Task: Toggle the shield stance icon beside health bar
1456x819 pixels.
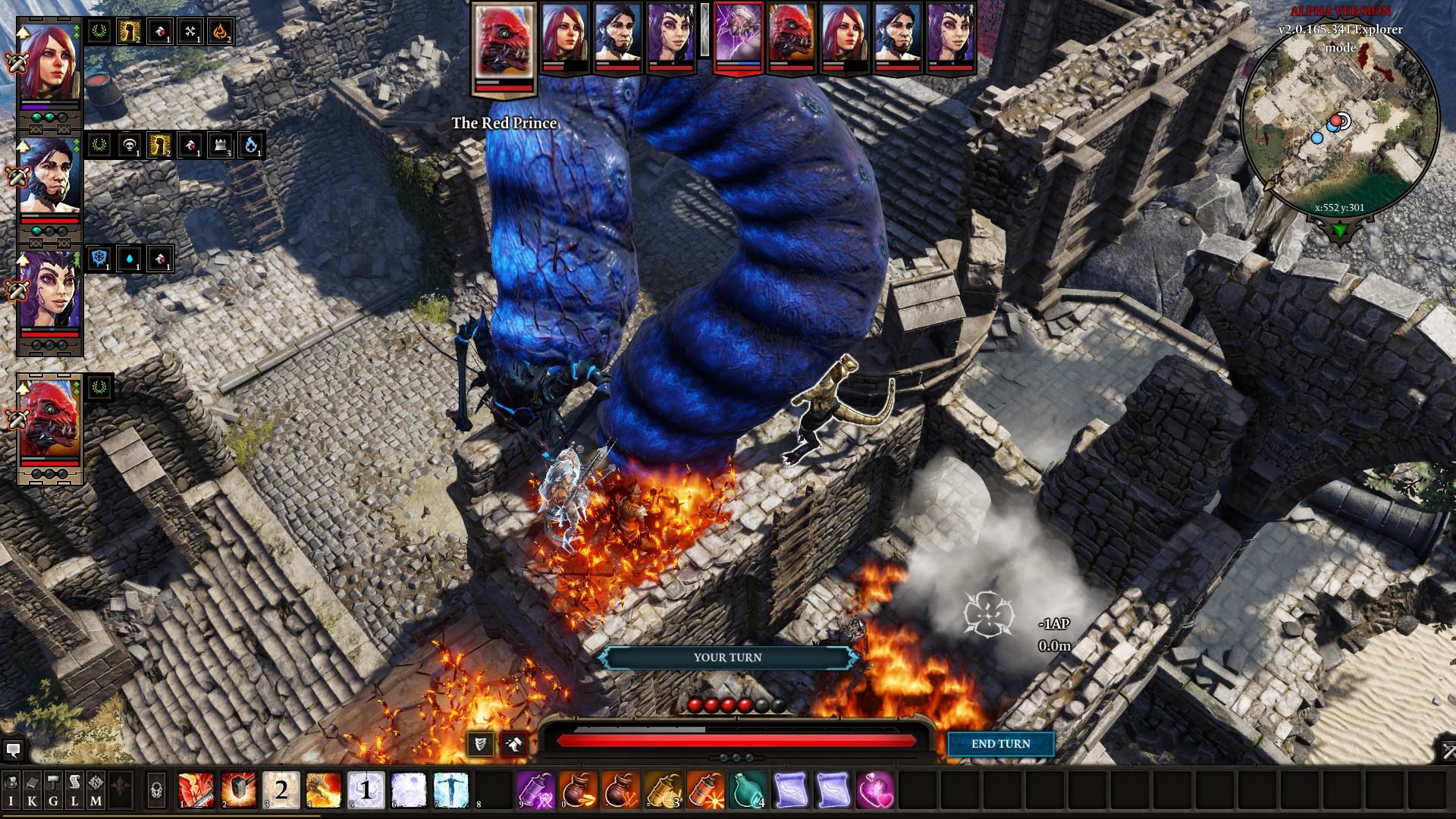Action: (480, 744)
